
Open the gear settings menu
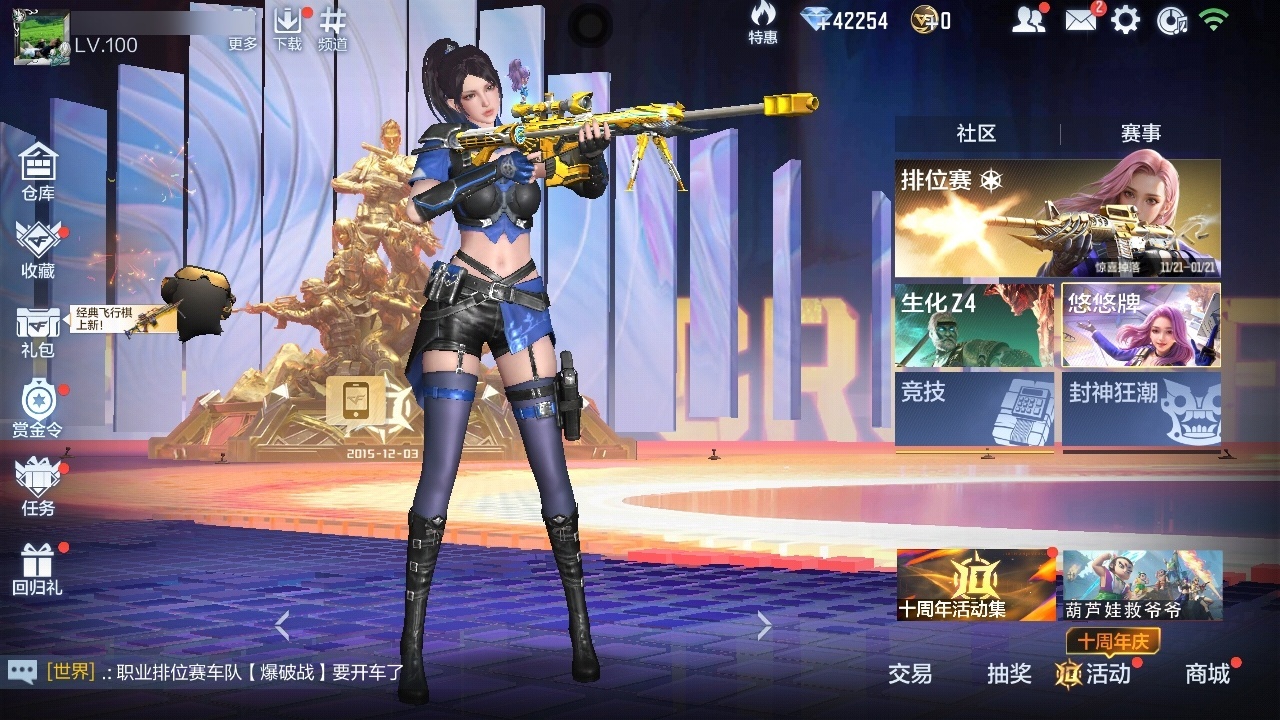[x=1126, y=20]
